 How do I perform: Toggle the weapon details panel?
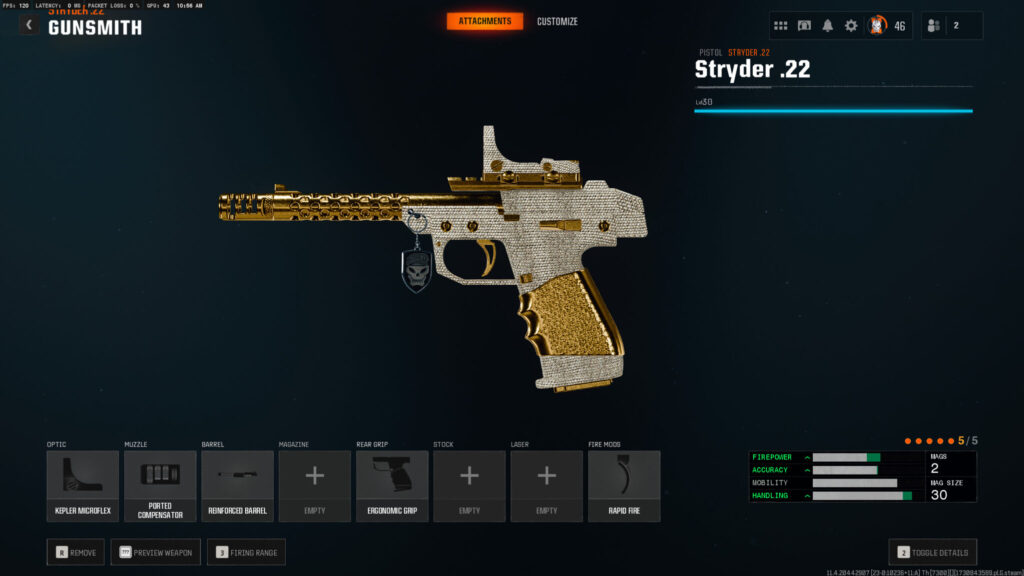(x=932, y=552)
